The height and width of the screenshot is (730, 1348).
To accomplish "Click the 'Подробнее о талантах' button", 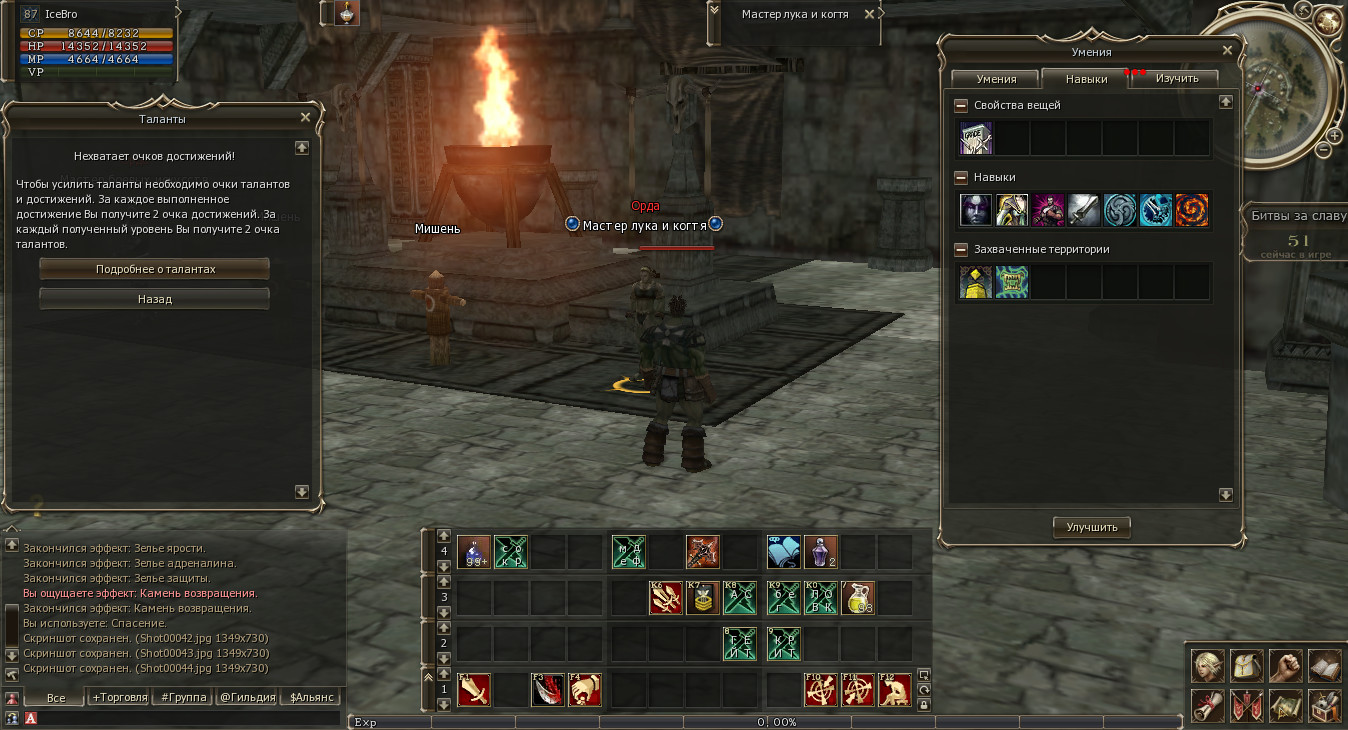I will coord(154,269).
